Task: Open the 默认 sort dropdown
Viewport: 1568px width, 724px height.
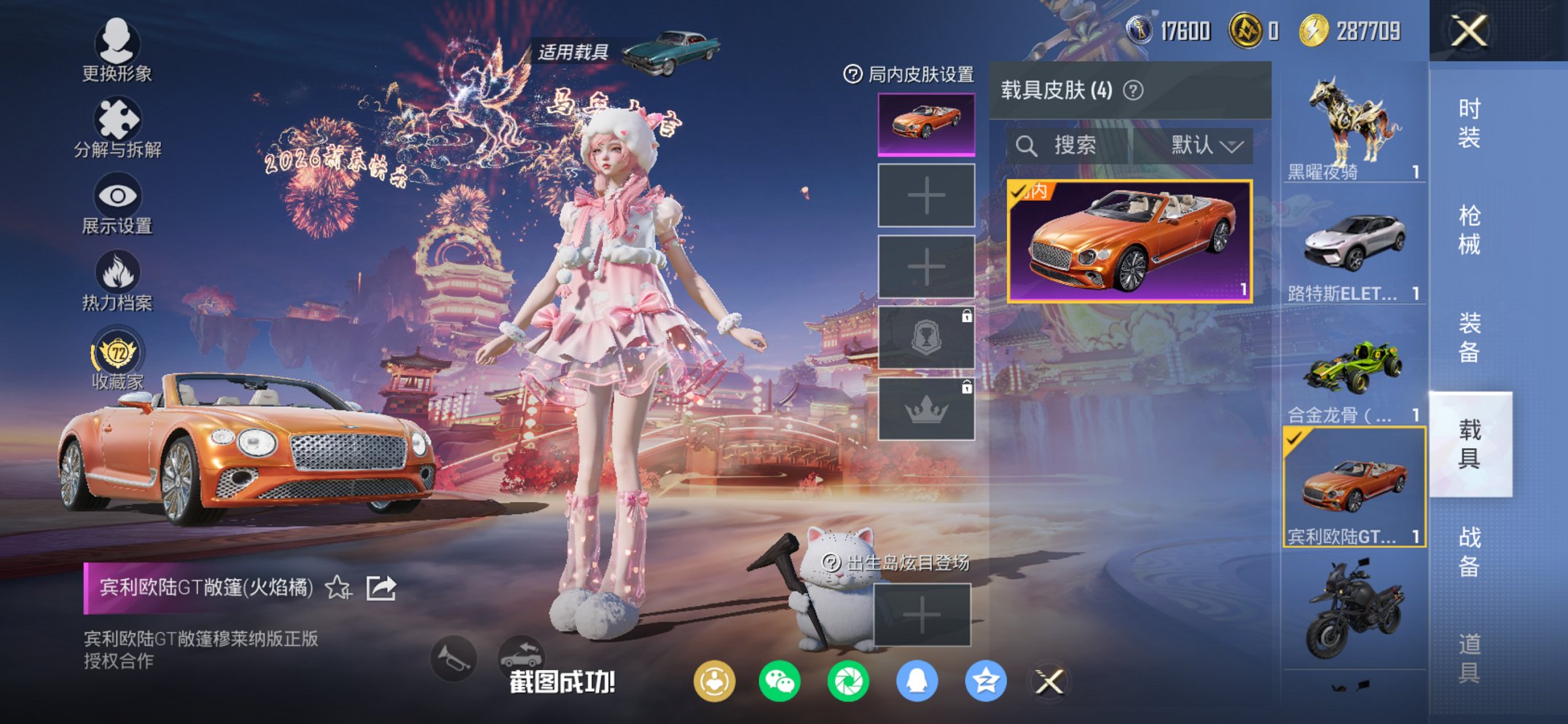Action: click(x=1204, y=144)
